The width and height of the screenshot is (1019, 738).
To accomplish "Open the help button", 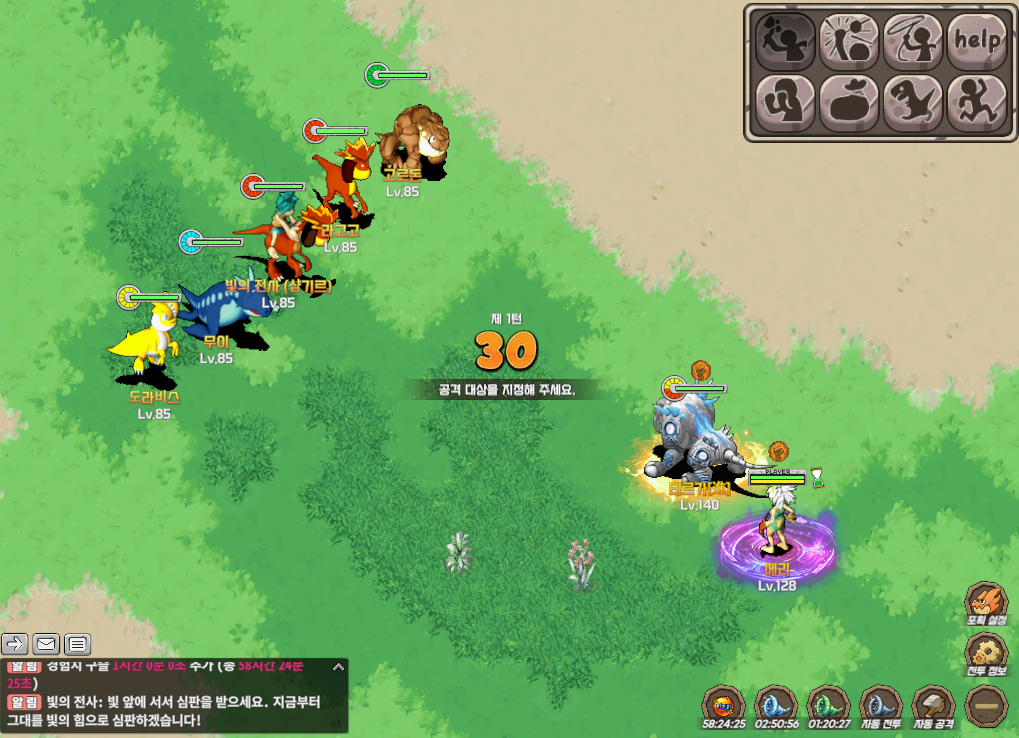I will [x=976, y=39].
